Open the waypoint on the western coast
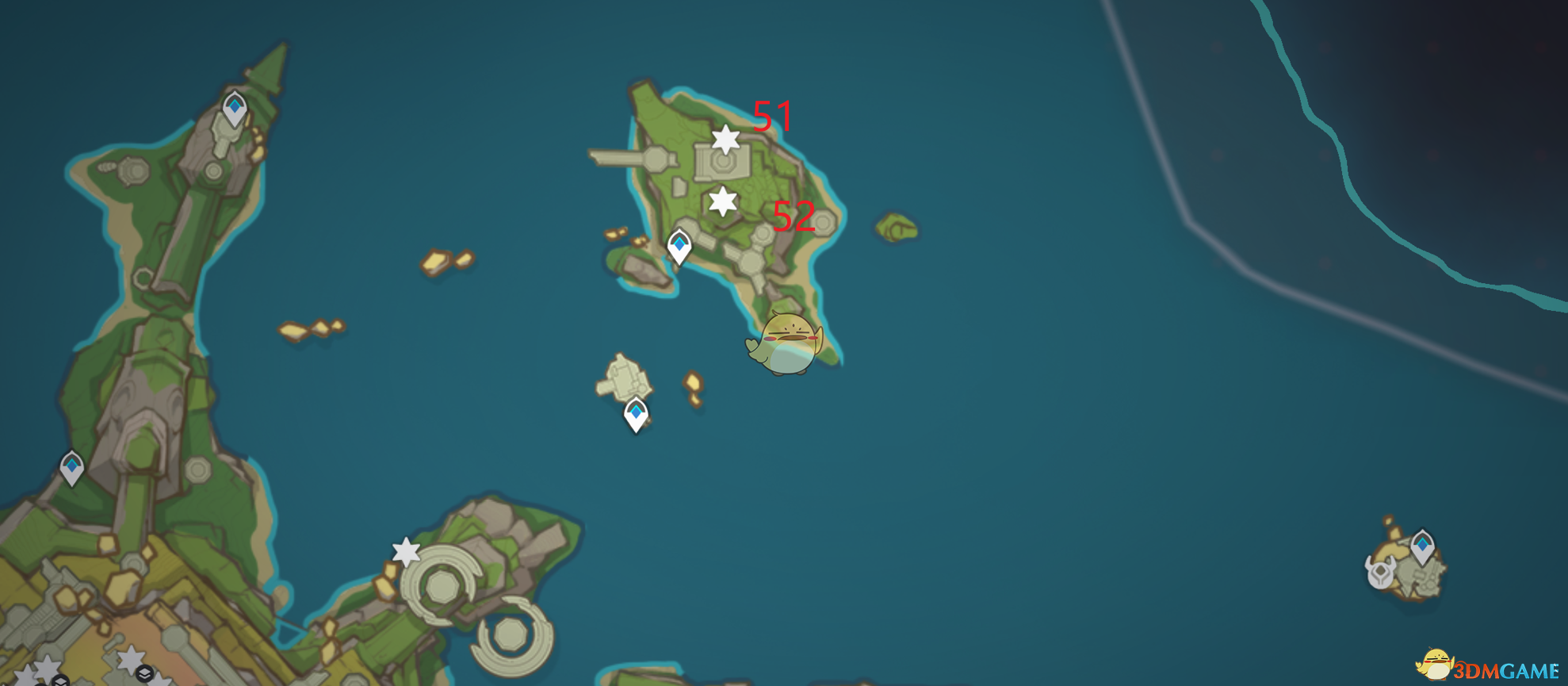Viewport: 1568px width, 686px height. (72, 467)
